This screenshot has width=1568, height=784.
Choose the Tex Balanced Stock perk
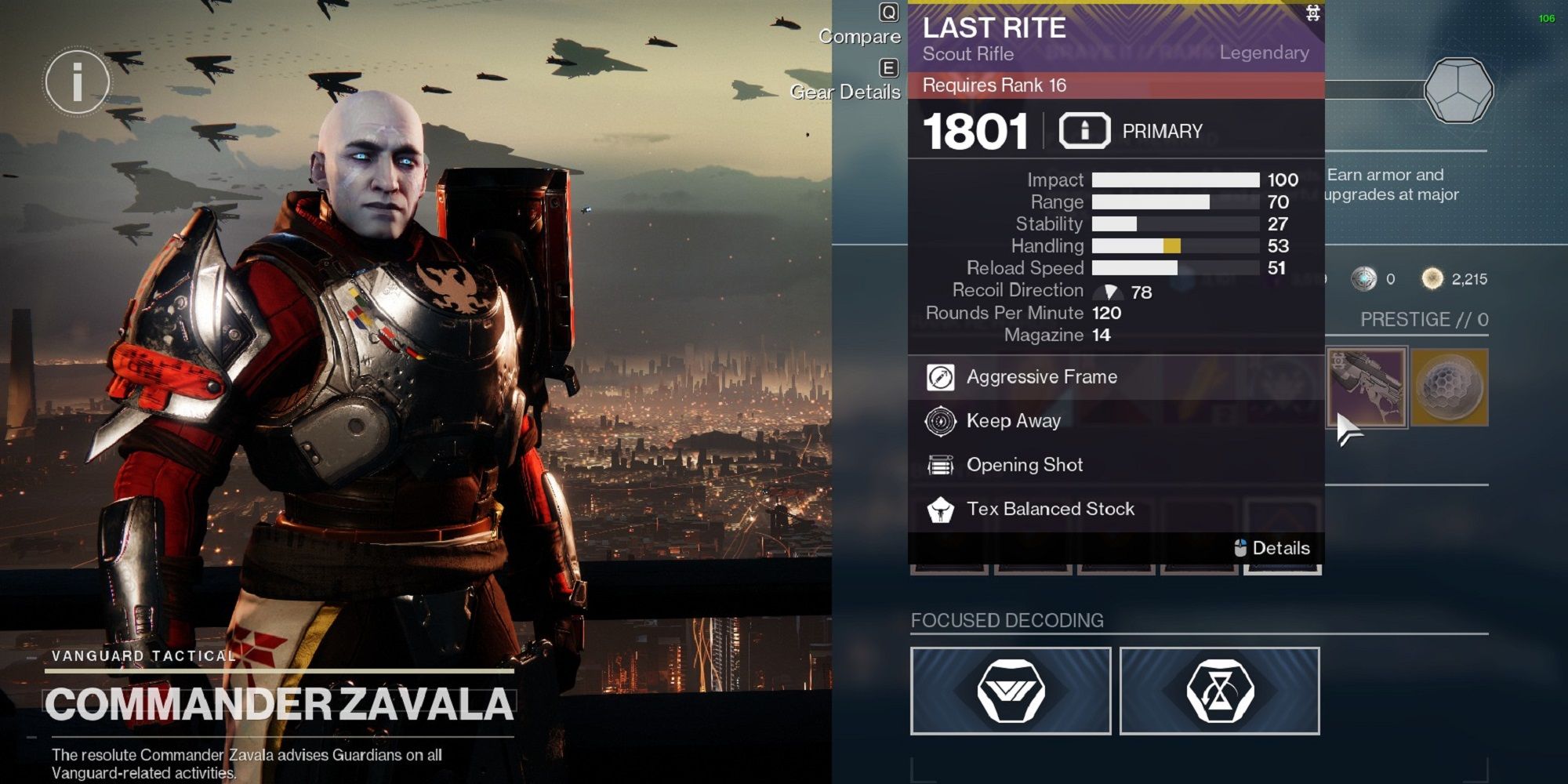click(940, 509)
